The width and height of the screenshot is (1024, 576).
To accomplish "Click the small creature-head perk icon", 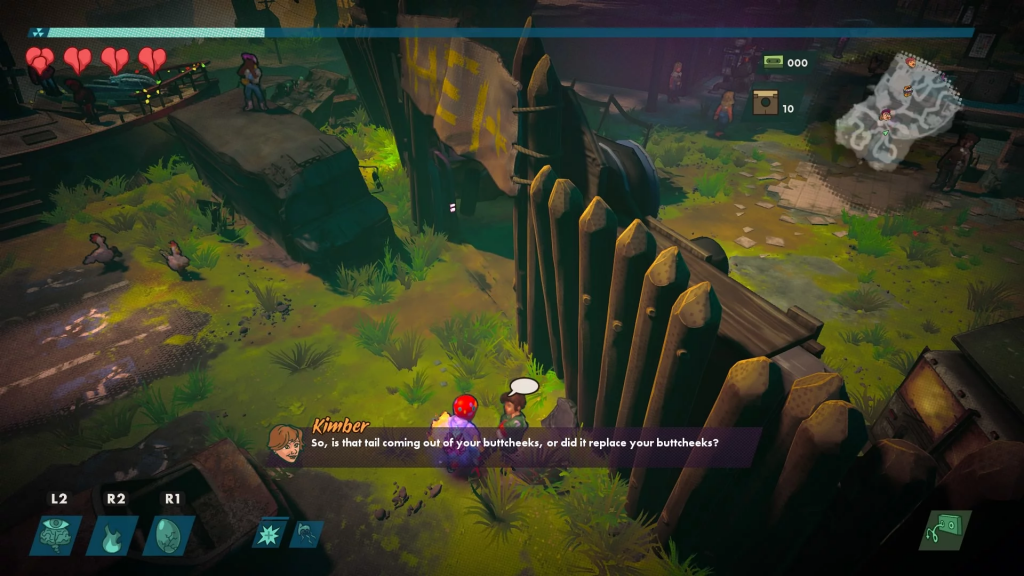I will (306, 534).
